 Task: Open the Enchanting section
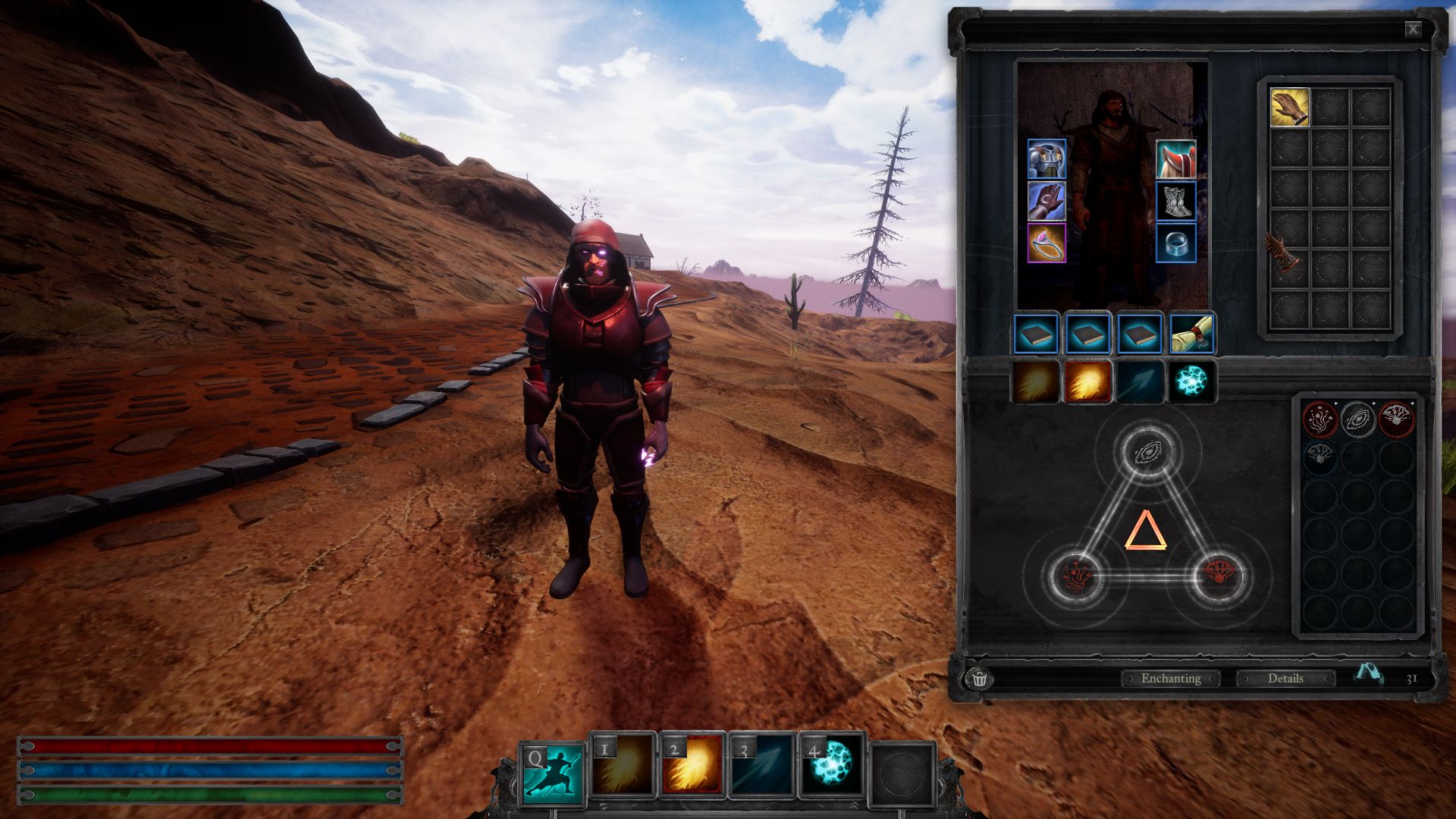(1170, 678)
